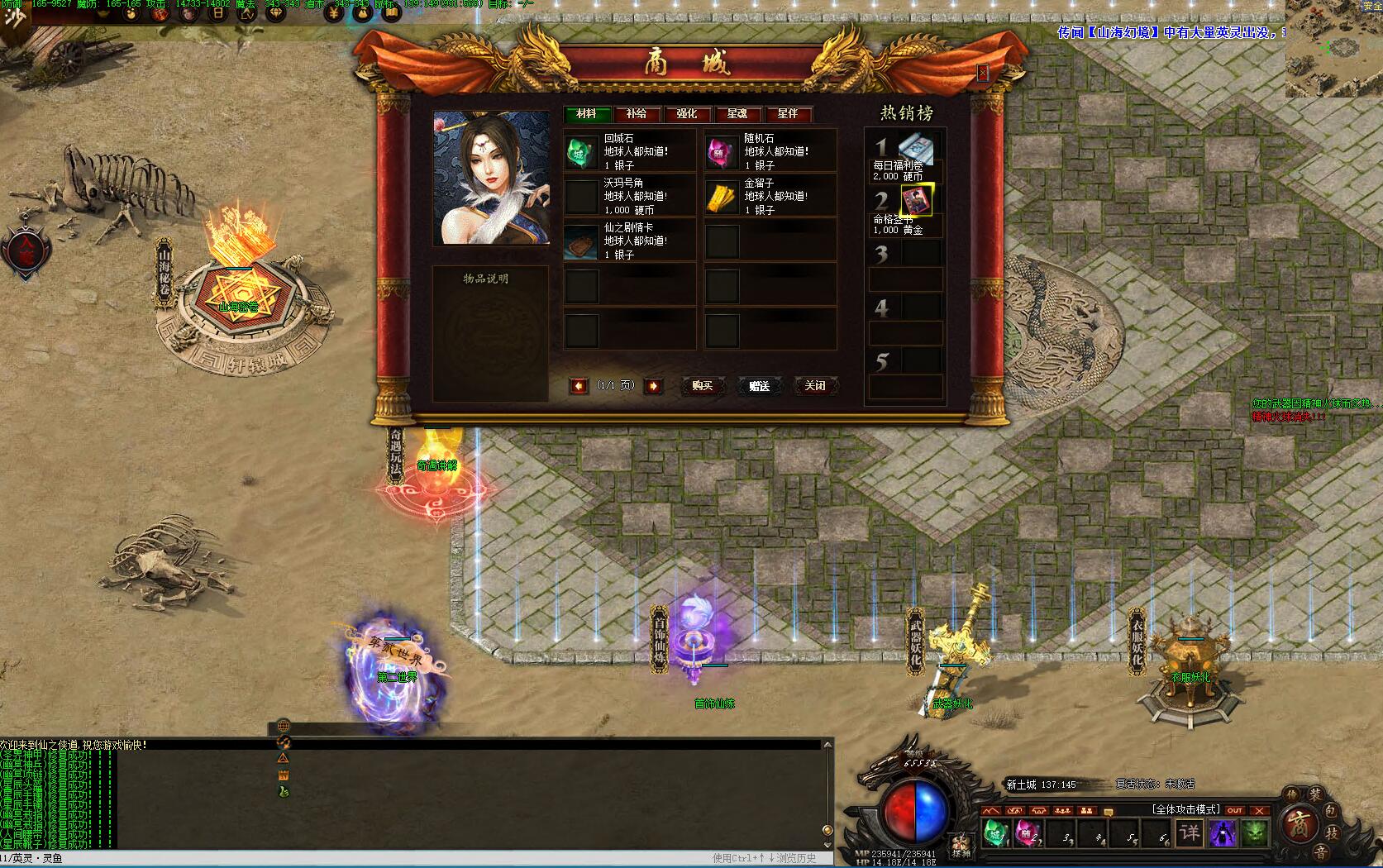
Task: Switch to the 补给 shop tab
Action: pos(637,114)
